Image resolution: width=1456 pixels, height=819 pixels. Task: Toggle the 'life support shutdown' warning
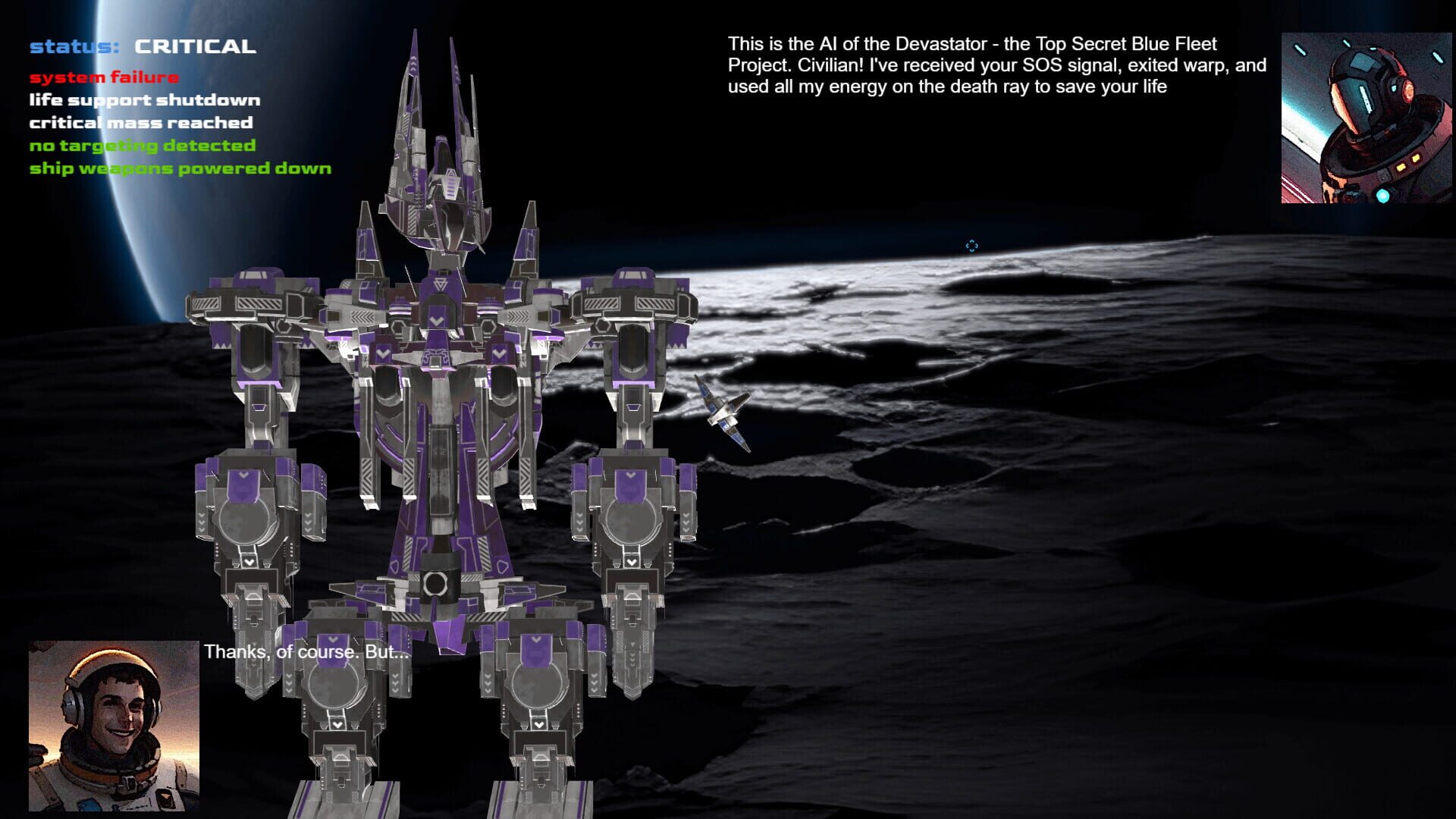point(144,99)
